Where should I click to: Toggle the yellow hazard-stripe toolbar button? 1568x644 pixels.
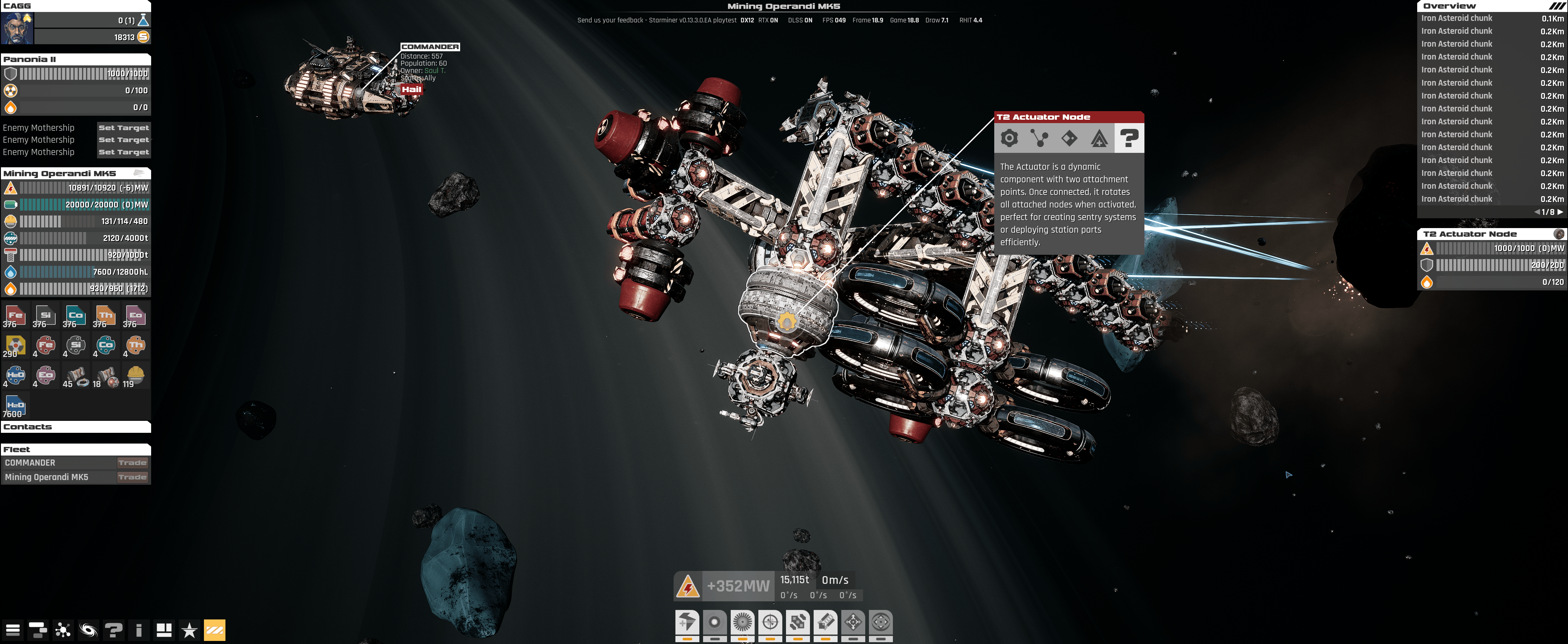(214, 630)
